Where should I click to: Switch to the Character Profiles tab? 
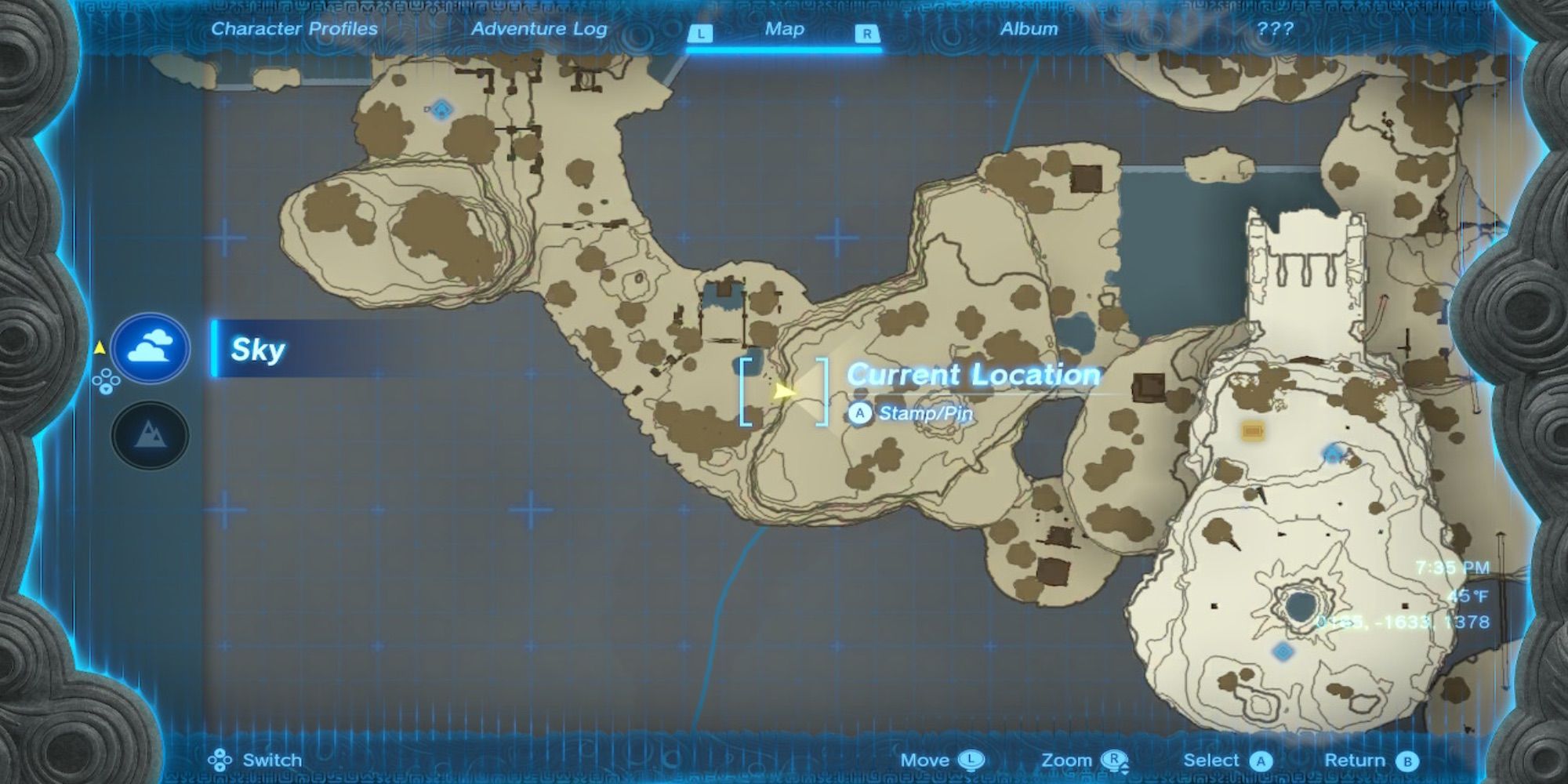(295, 28)
